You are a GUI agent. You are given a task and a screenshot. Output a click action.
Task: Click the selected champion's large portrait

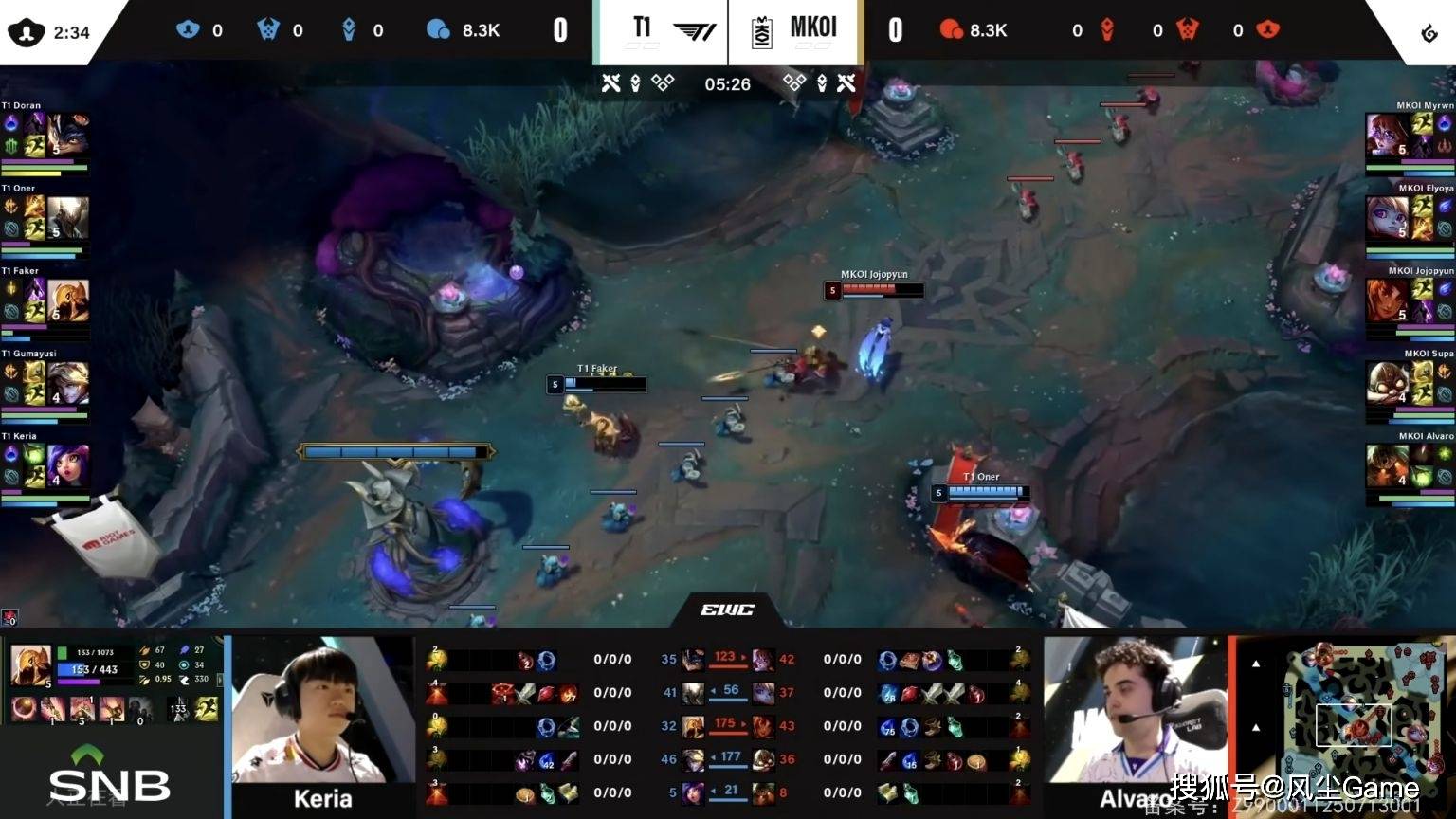[30, 665]
